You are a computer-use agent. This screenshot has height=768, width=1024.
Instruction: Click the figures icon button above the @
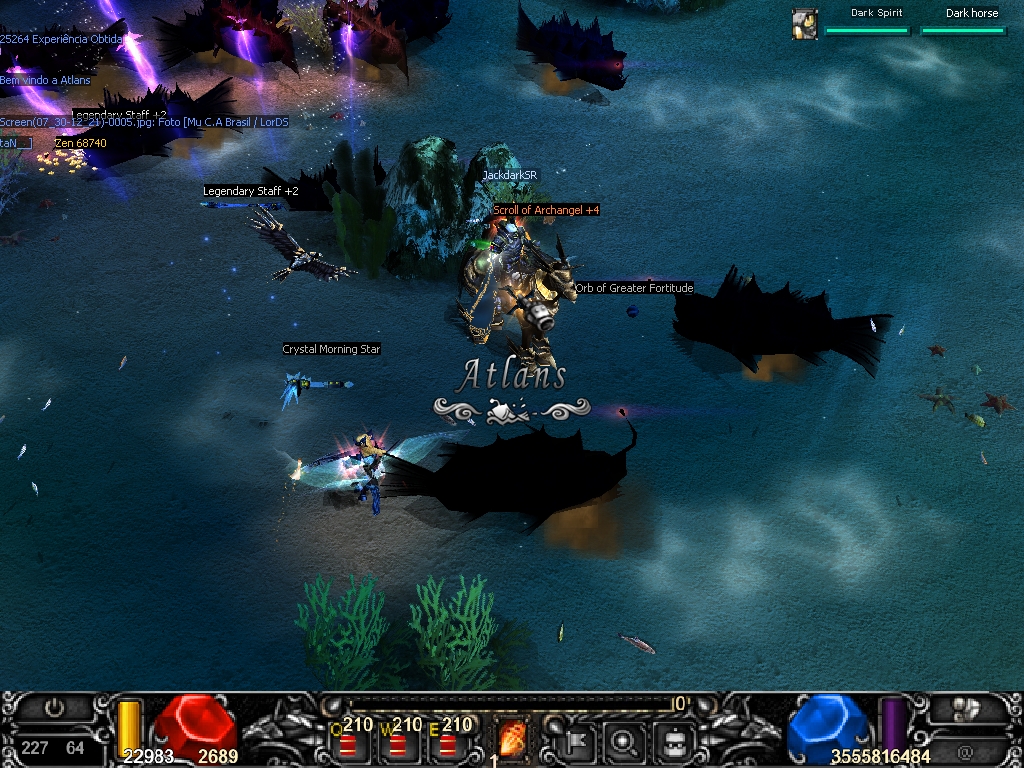click(x=965, y=709)
